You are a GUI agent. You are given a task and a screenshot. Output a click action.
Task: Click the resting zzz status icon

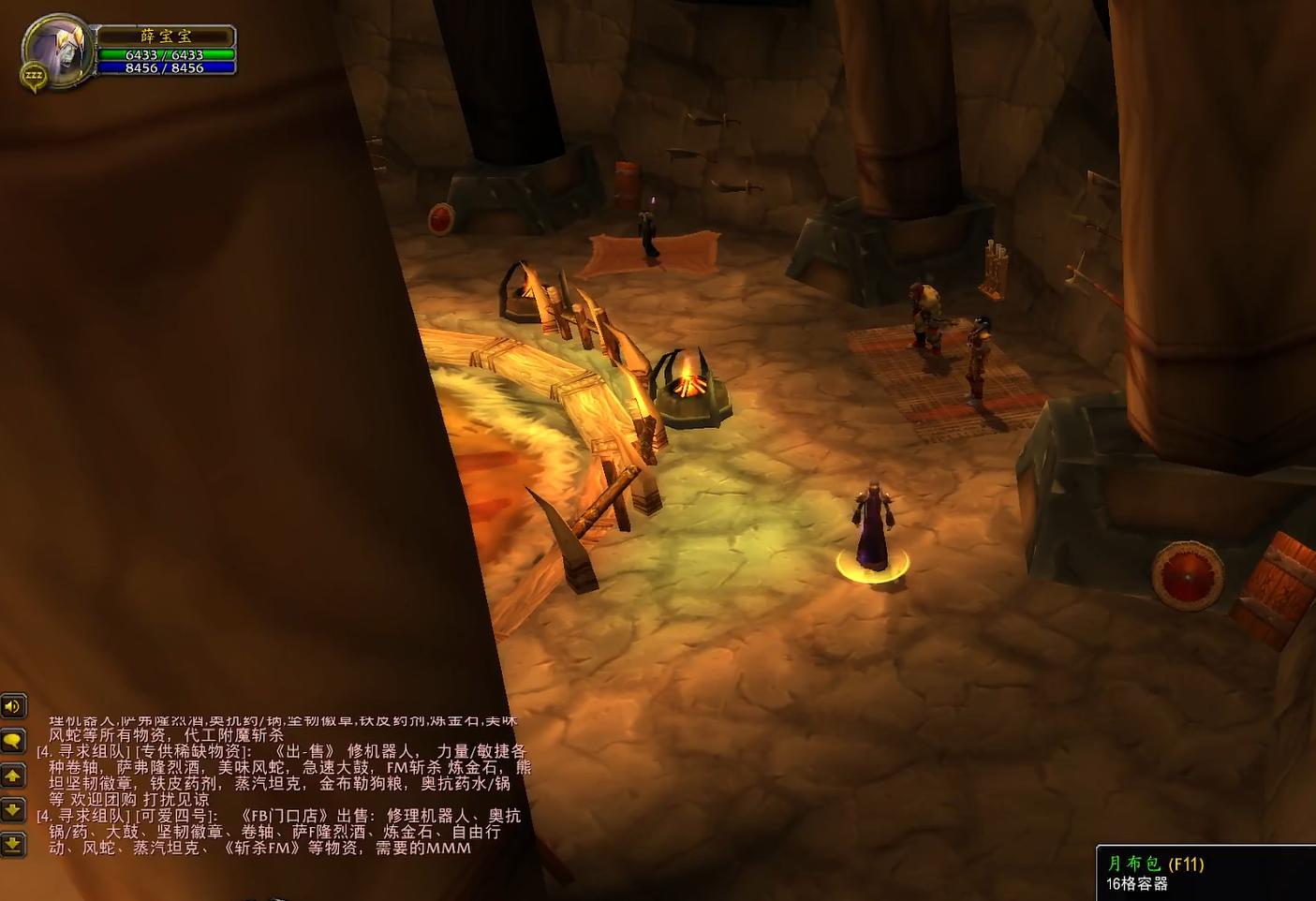pos(34,76)
